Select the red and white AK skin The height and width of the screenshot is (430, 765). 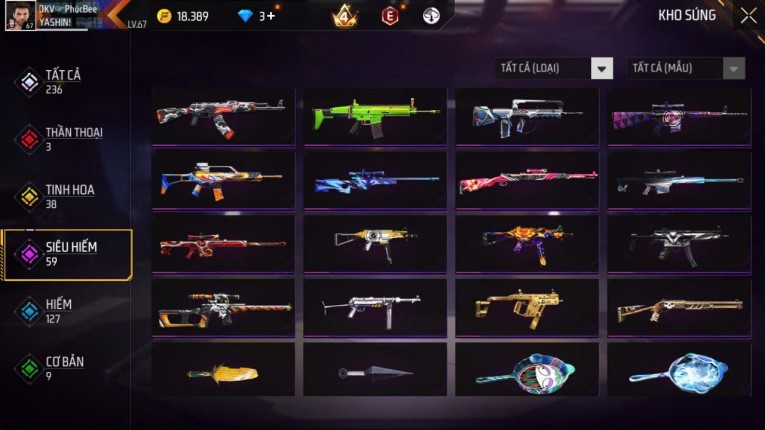pos(223,116)
